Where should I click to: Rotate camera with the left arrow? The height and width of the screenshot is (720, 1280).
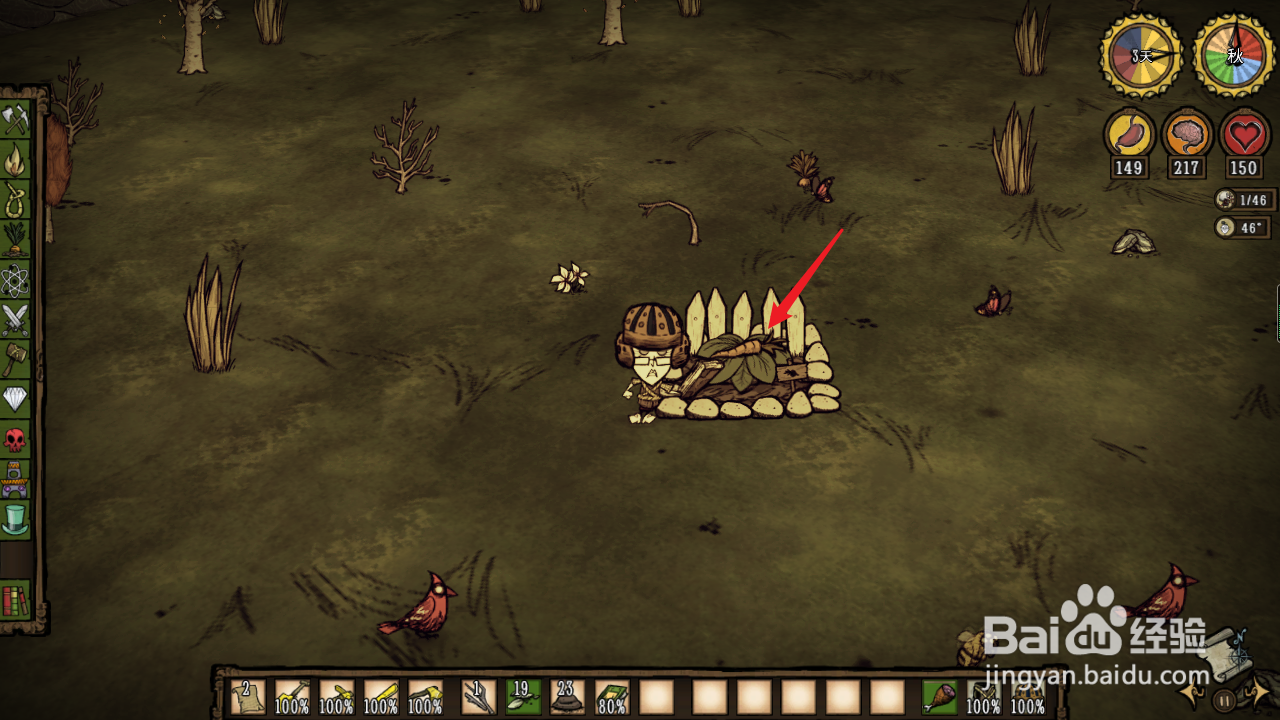(1192, 694)
